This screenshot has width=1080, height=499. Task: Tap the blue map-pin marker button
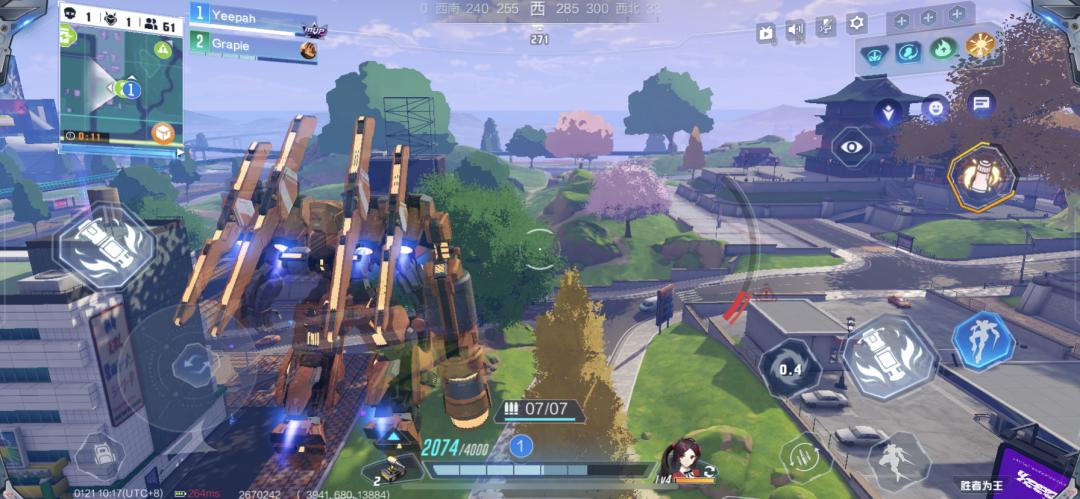tap(887, 112)
